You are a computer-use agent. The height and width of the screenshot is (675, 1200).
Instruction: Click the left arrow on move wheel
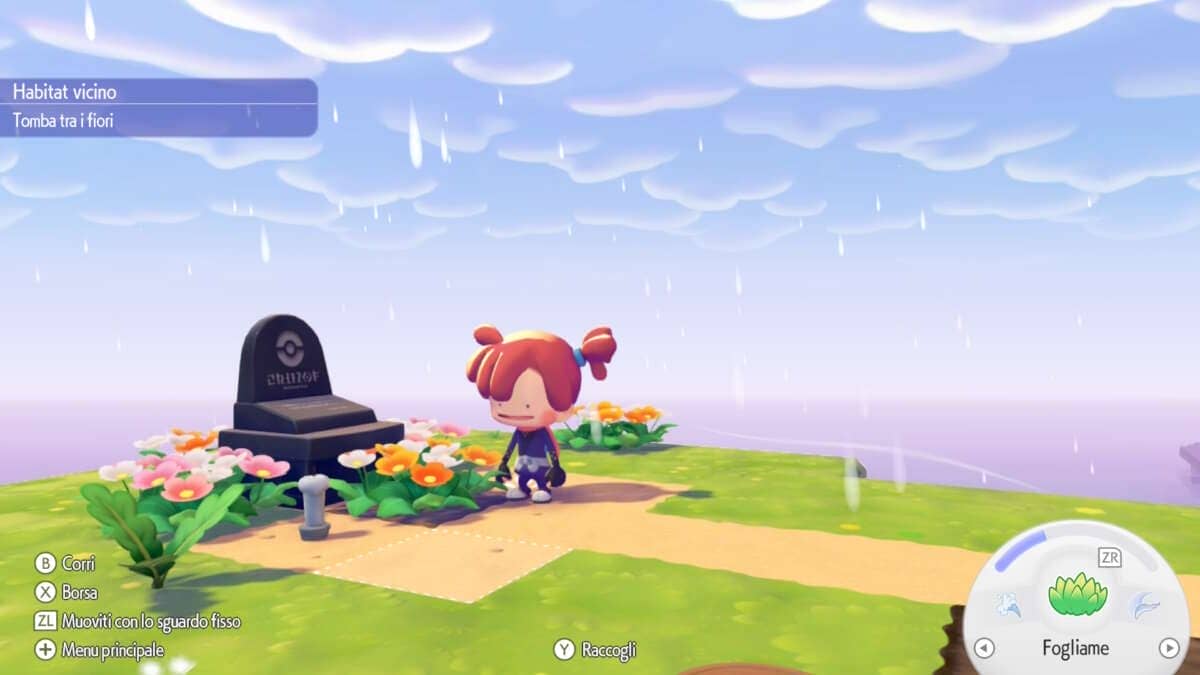[x=984, y=648]
